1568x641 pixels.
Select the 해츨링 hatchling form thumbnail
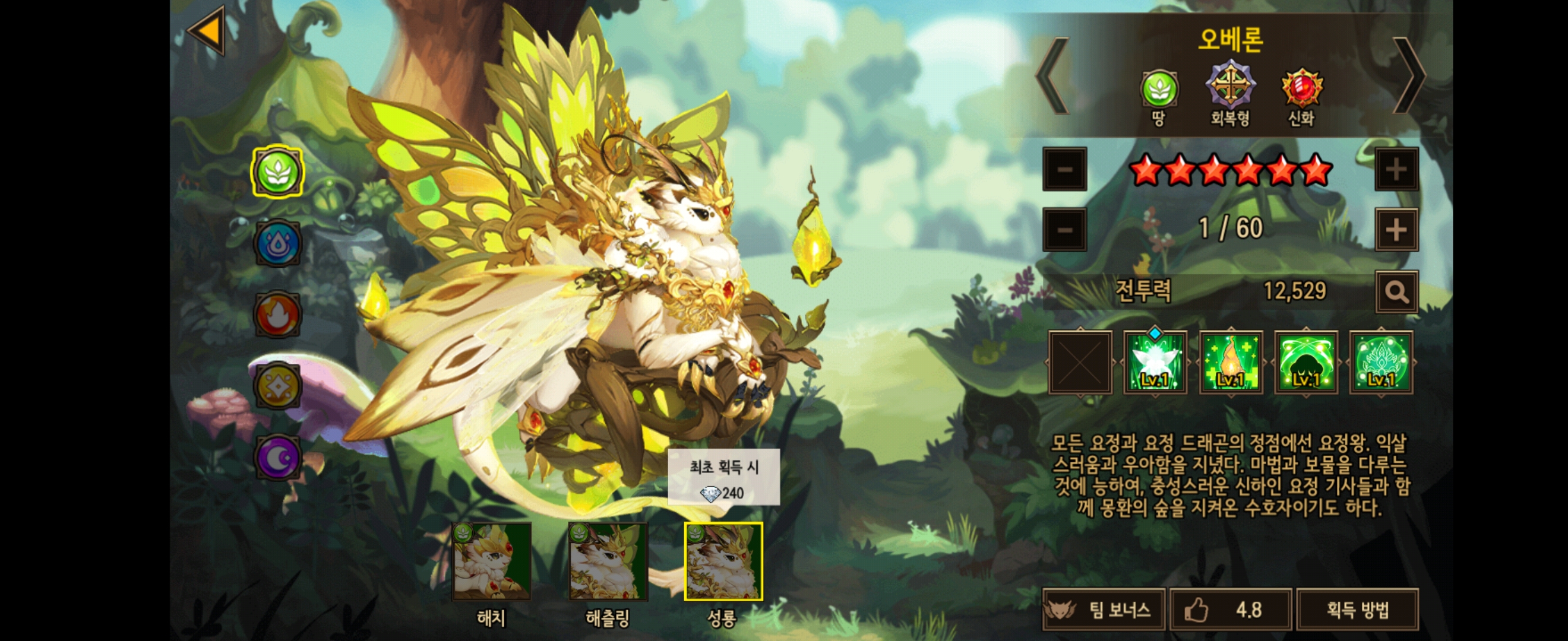[608, 561]
